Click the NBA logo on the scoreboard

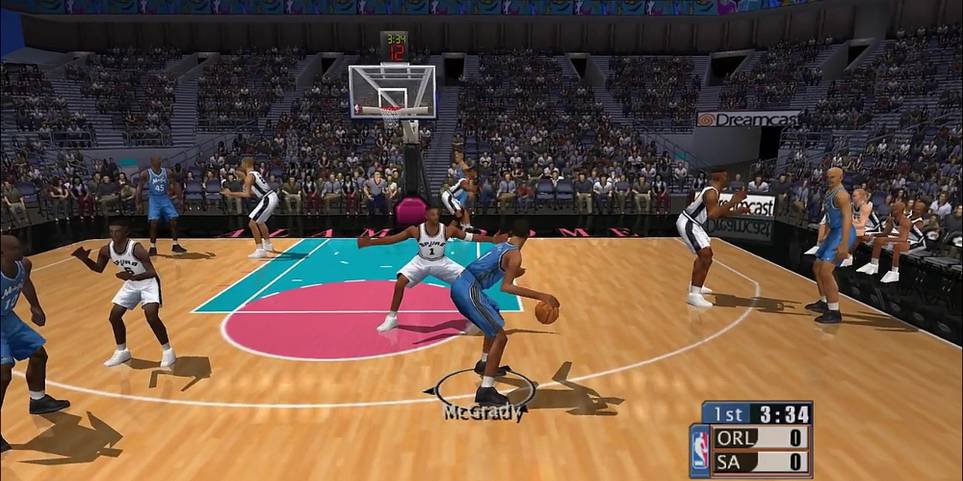click(700, 449)
